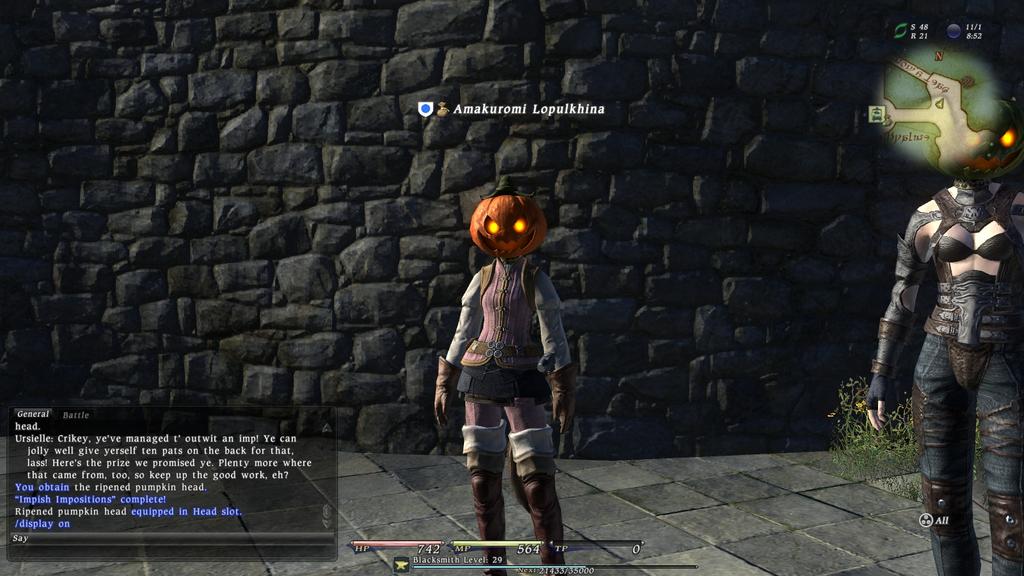Click the chat log scroll handle
The height and width of the screenshot is (576, 1024).
pyautogui.click(x=325, y=512)
